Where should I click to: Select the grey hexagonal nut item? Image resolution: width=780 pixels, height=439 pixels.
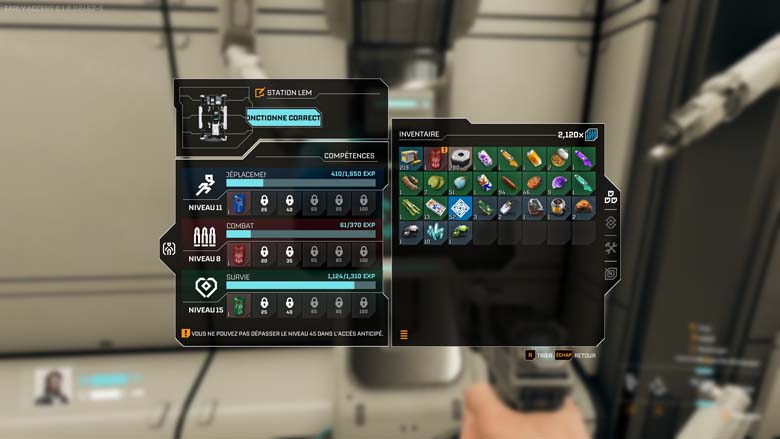click(x=460, y=158)
